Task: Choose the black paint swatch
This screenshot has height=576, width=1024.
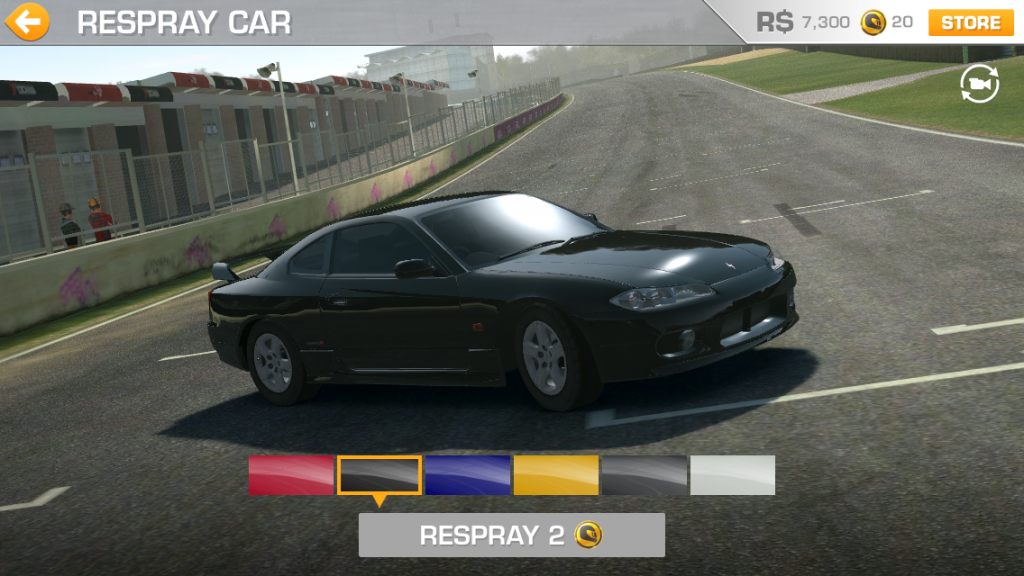Action: [379, 475]
